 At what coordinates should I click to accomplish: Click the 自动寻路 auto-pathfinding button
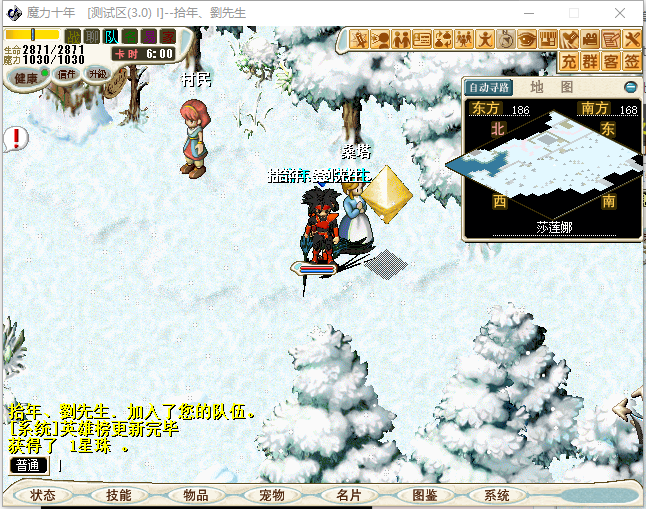pyautogui.click(x=490, y=87)
